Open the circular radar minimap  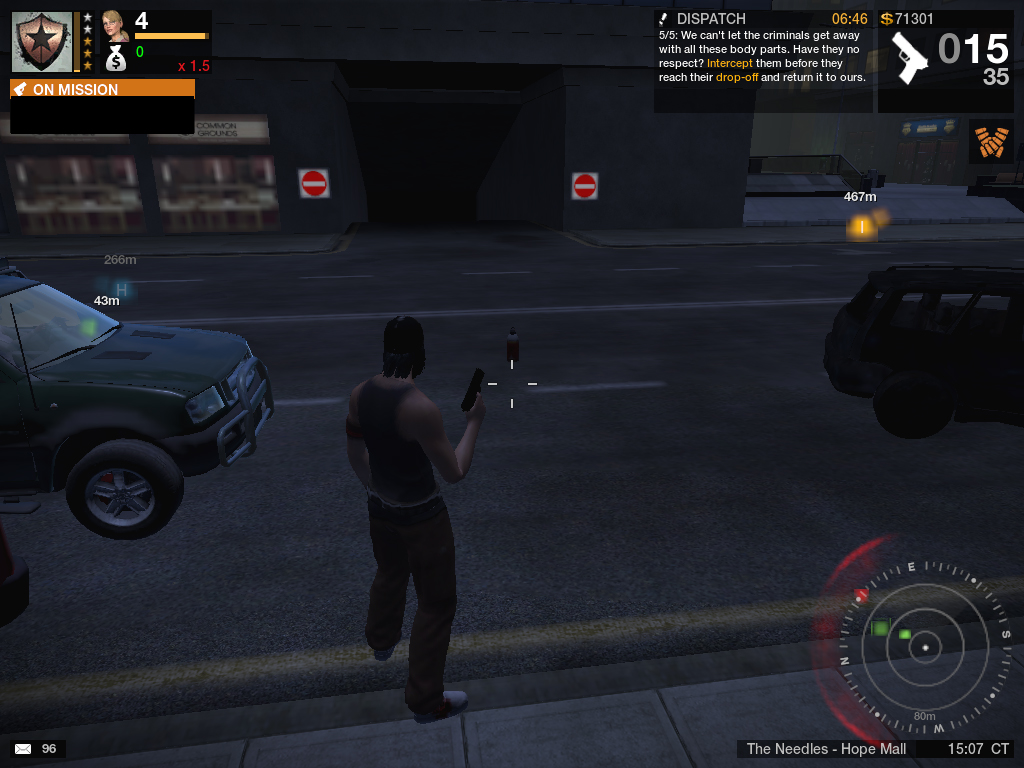pos(925,647)
